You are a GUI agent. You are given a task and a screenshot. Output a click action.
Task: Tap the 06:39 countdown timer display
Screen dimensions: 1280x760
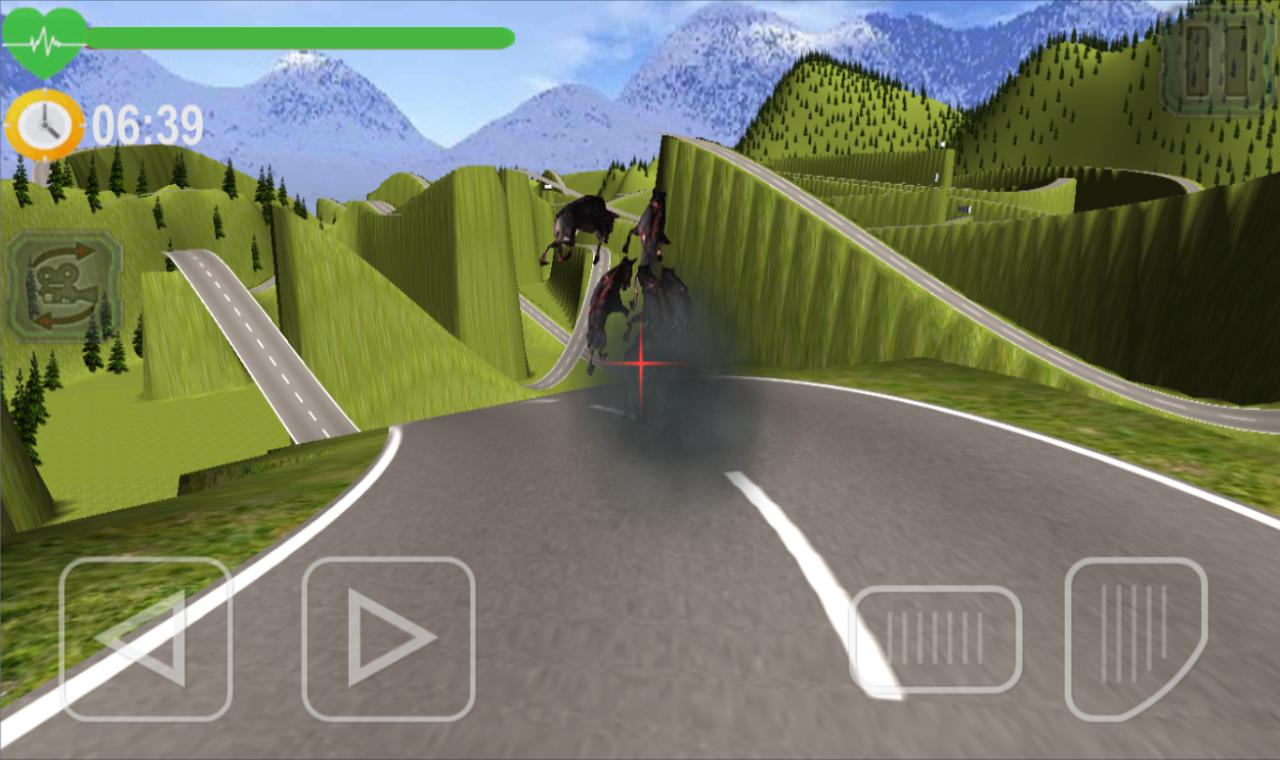(x=150, y=123)
